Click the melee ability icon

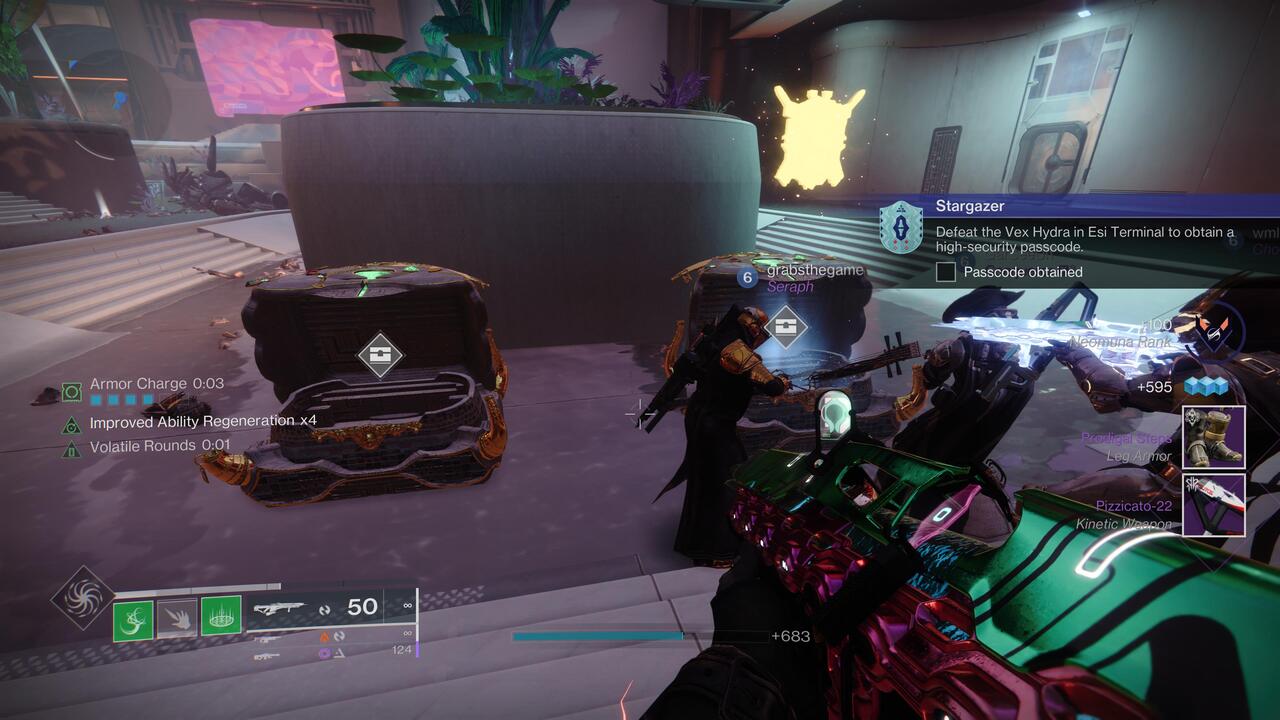(176, 617)
